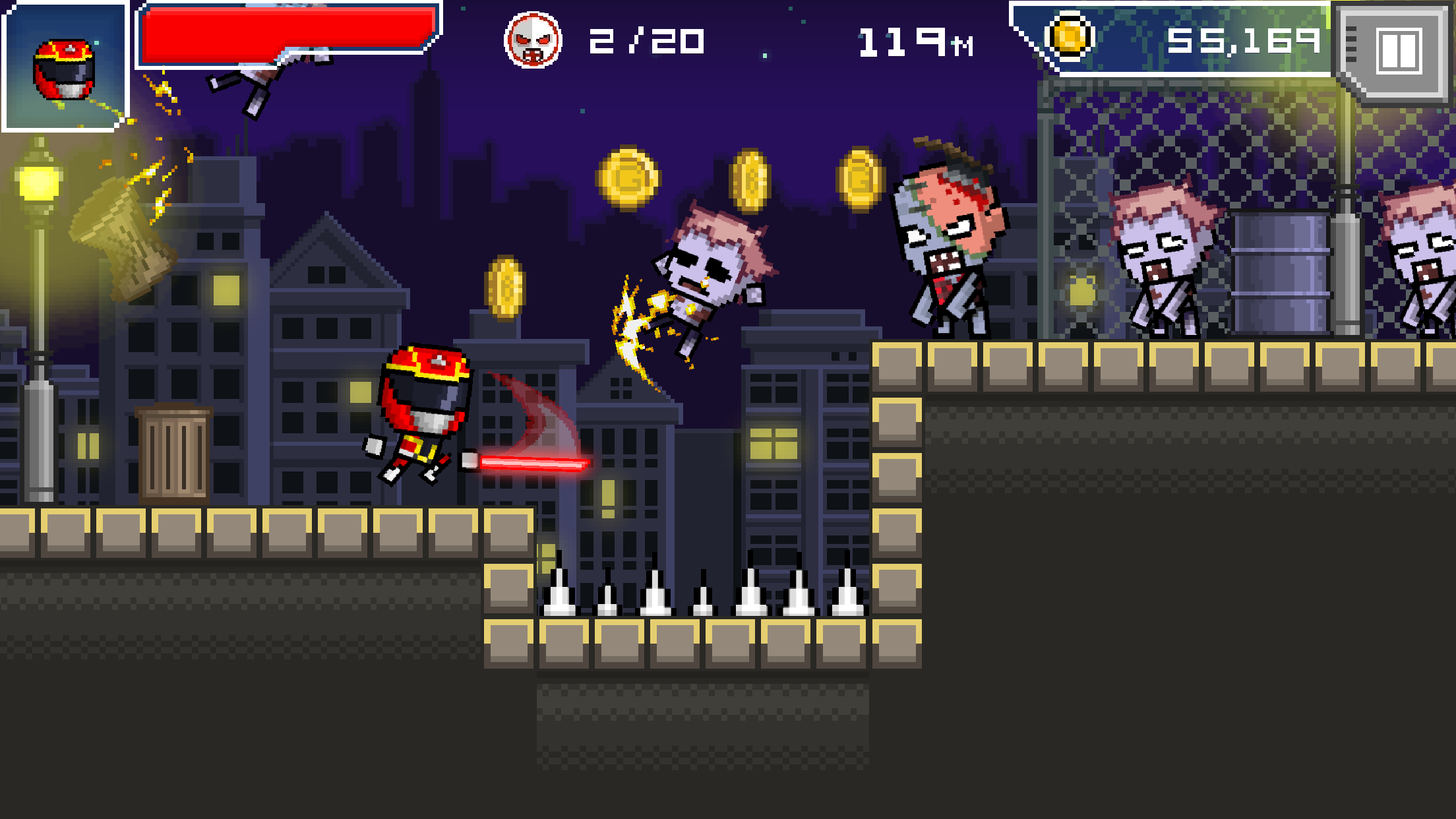
Task: Tap the 119M distance display
Action: pos(913,42)
